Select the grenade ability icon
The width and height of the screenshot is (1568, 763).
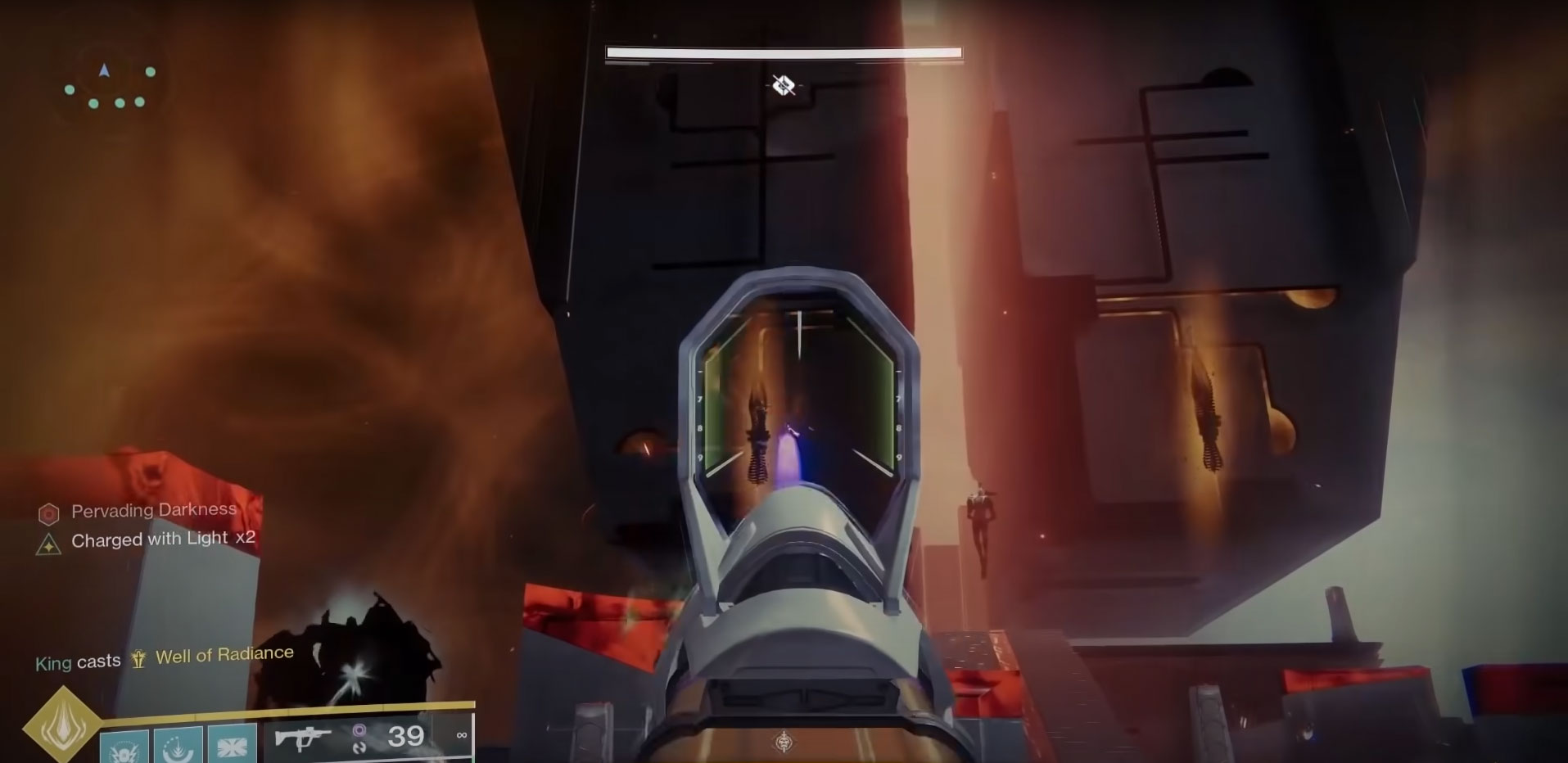[x=124, y=747]
